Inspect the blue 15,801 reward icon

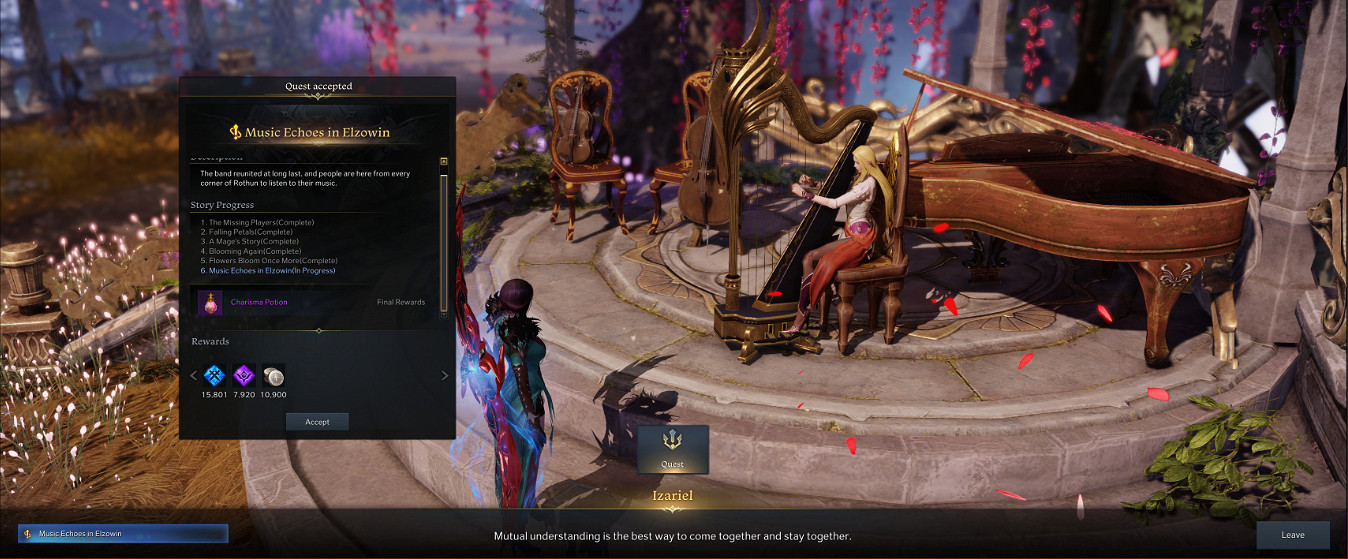[214, 375]
